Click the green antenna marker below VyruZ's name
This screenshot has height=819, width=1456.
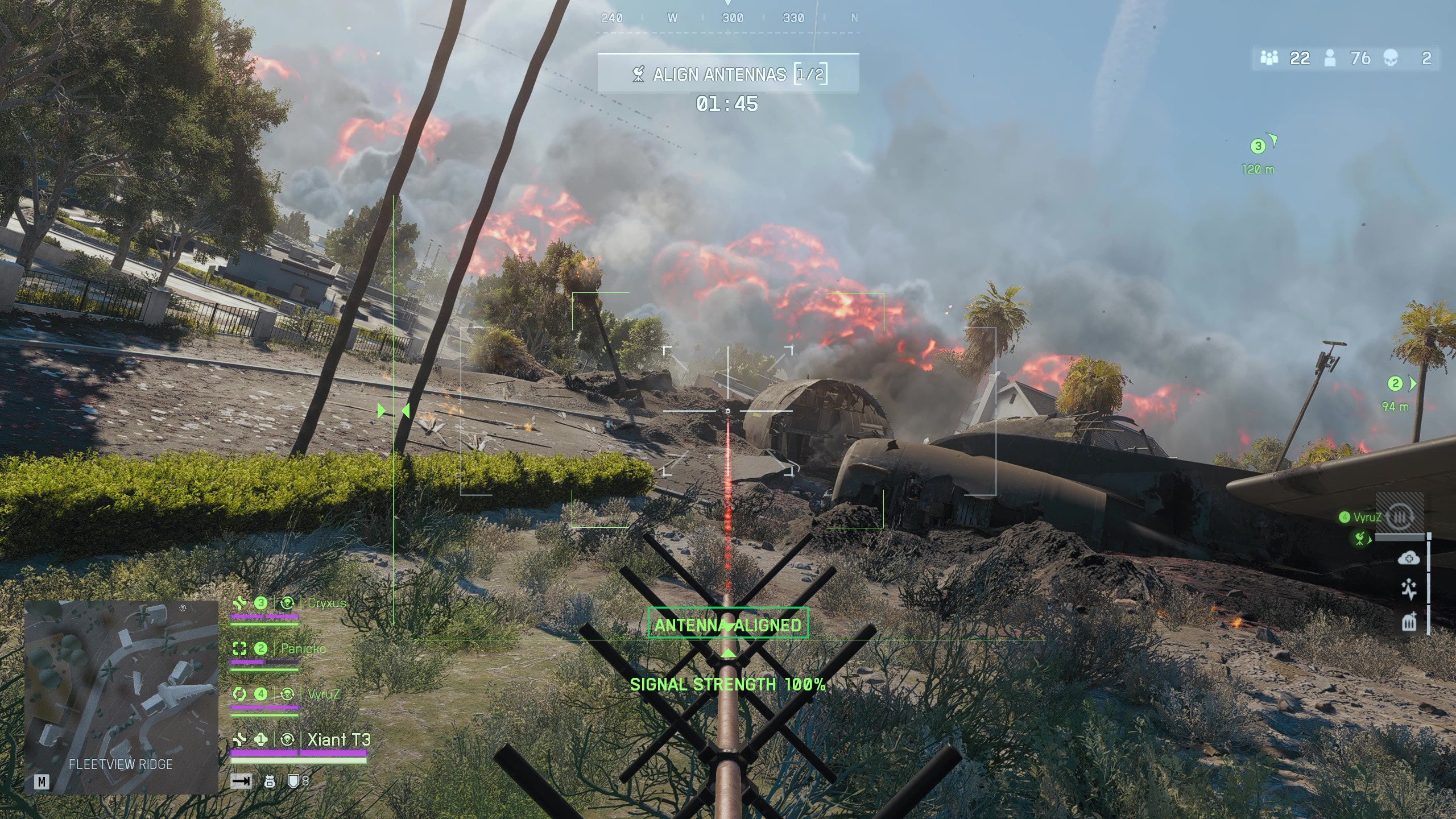[1360, 538]
